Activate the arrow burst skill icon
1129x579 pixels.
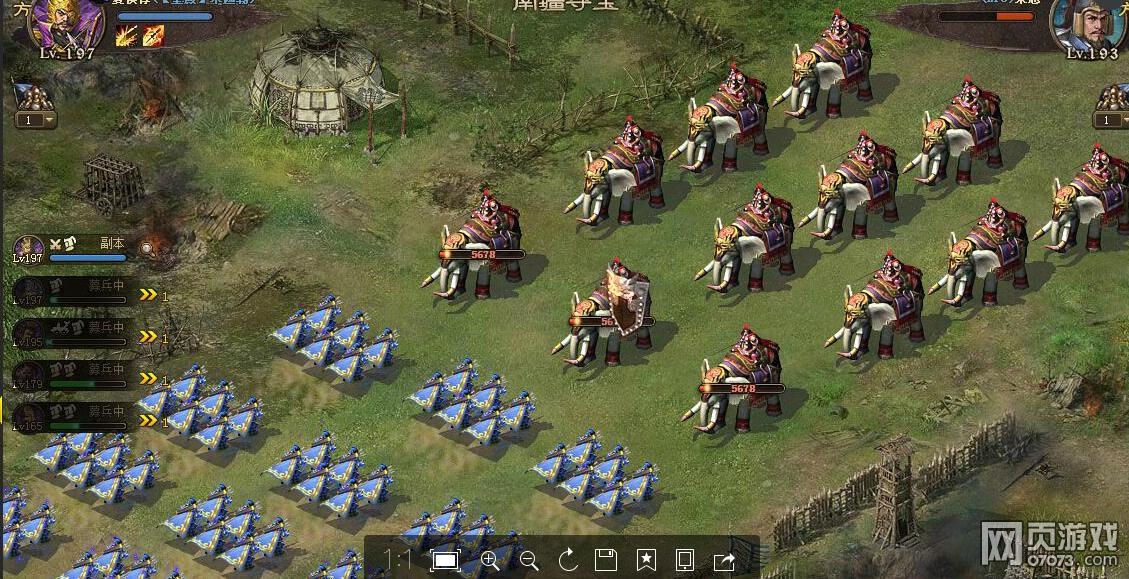coord(126,36)
